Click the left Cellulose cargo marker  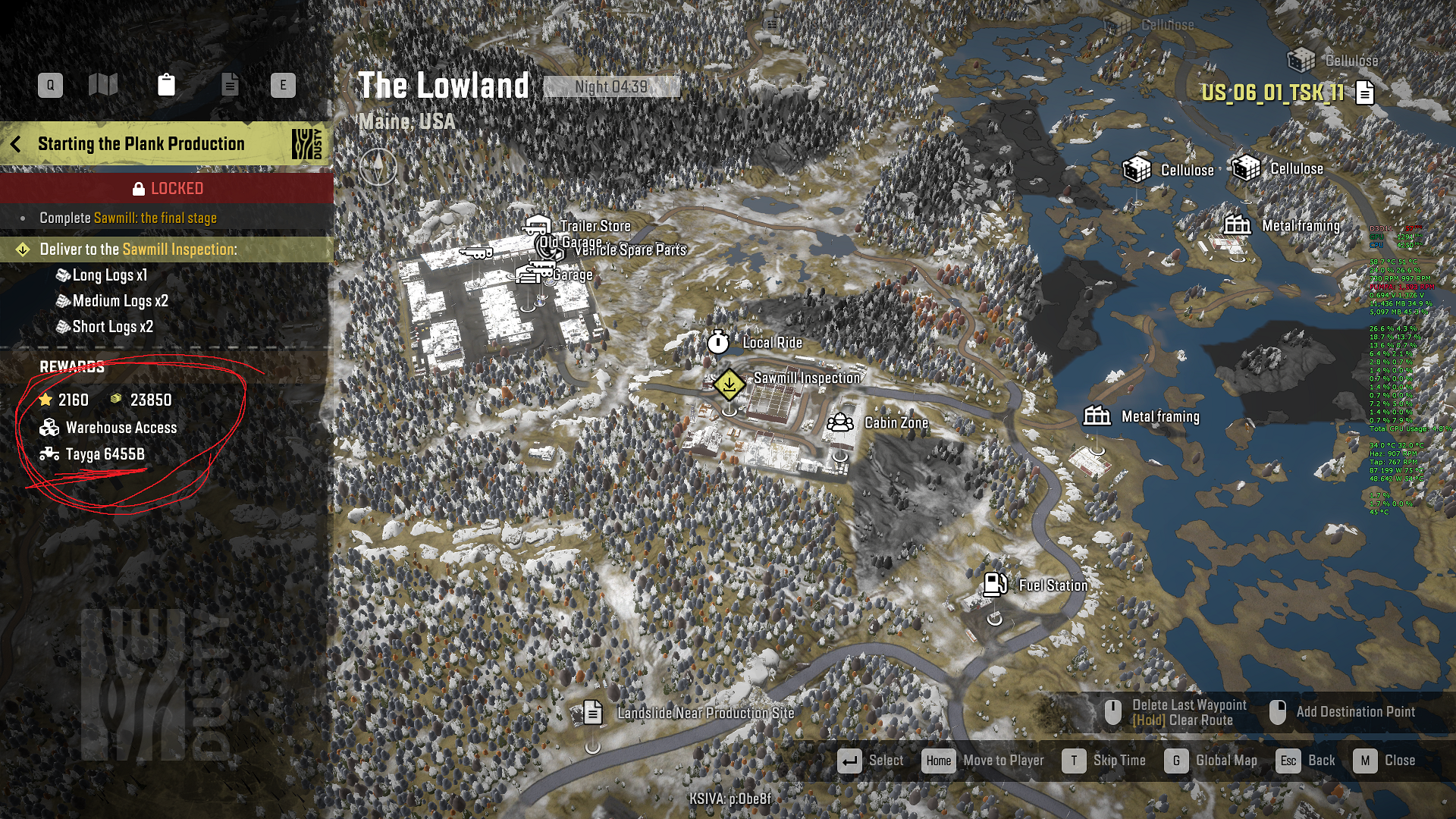[1137, 170]
